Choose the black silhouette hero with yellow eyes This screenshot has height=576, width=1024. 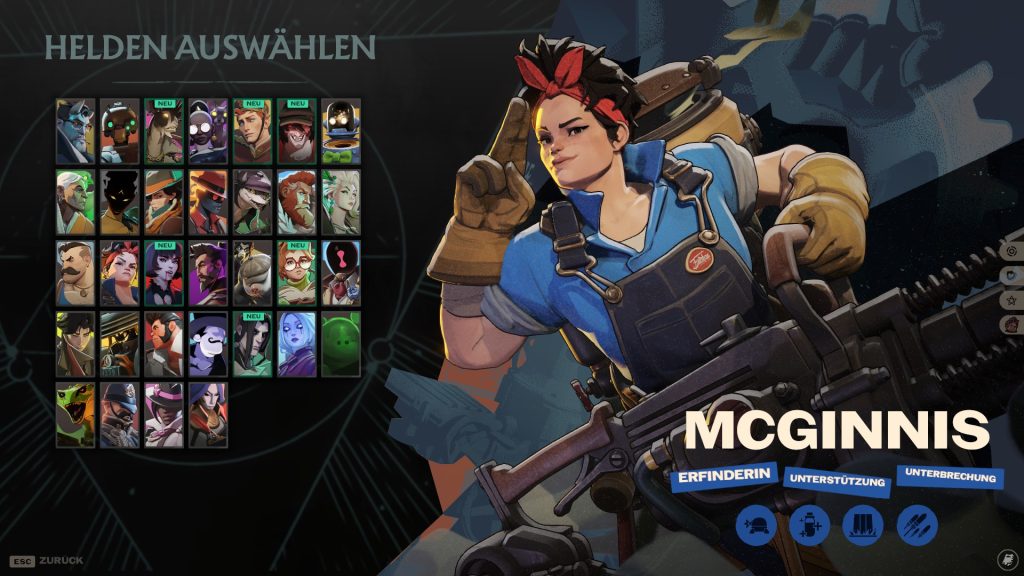(120, 202)
